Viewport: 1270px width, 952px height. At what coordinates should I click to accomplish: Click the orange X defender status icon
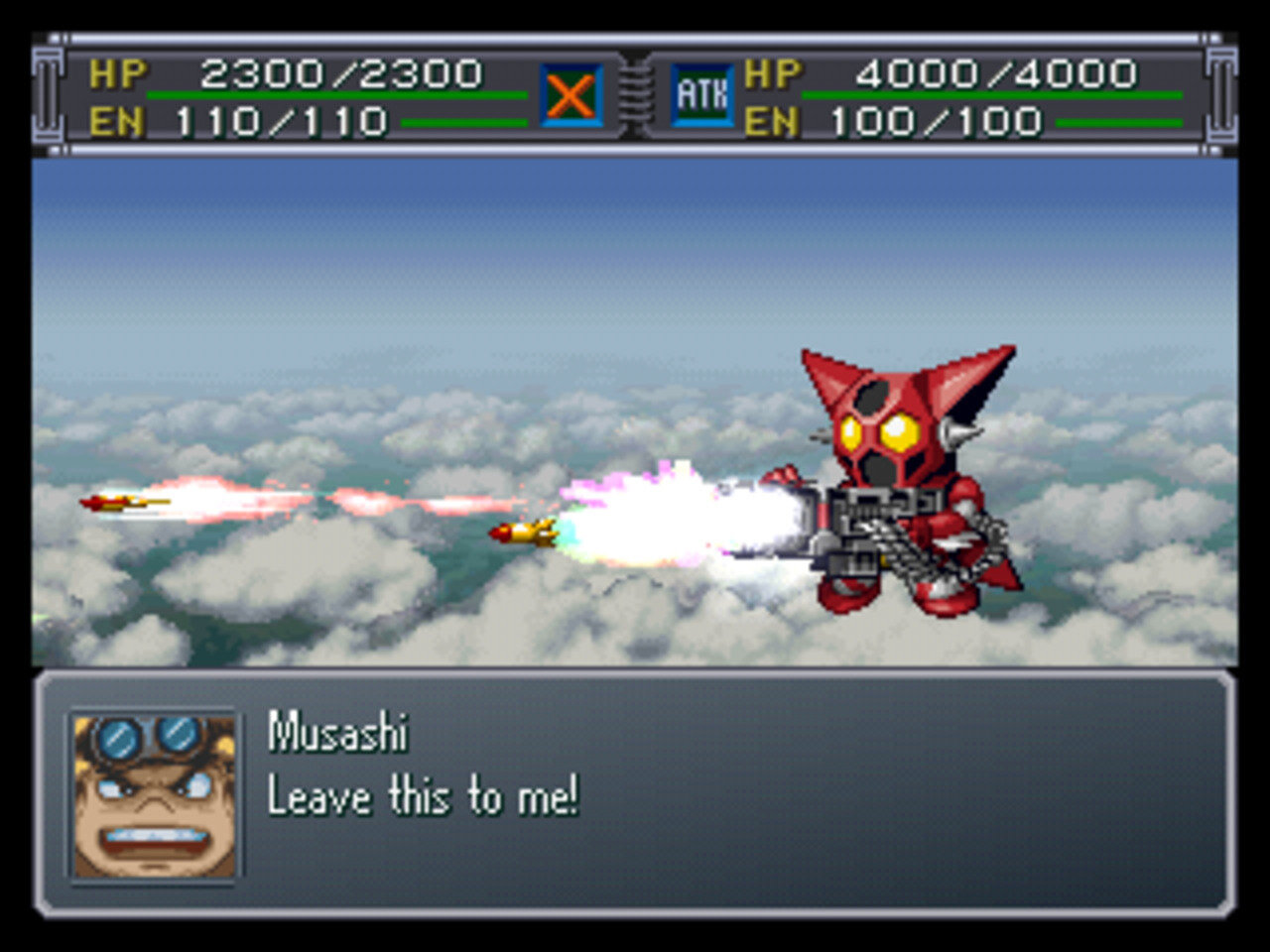571,95
